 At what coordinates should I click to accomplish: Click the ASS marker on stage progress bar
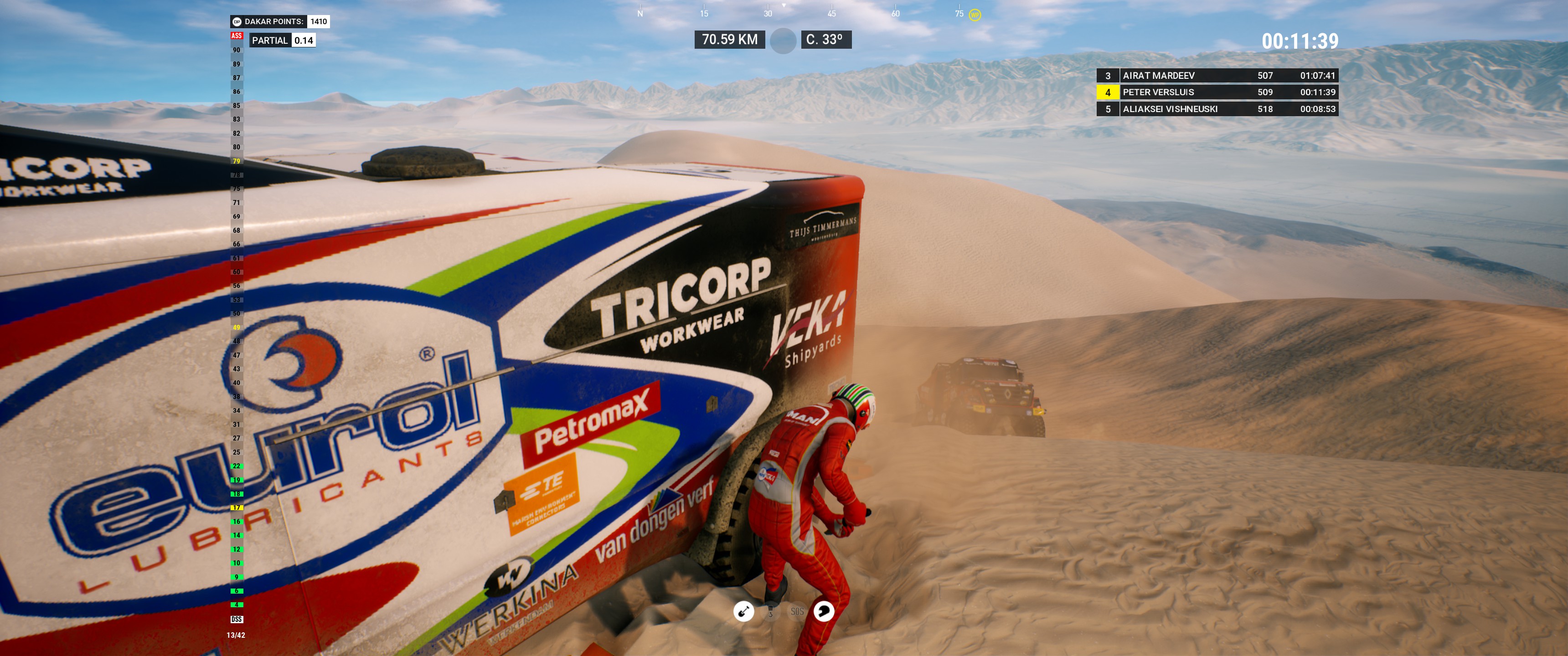point(236,36)
